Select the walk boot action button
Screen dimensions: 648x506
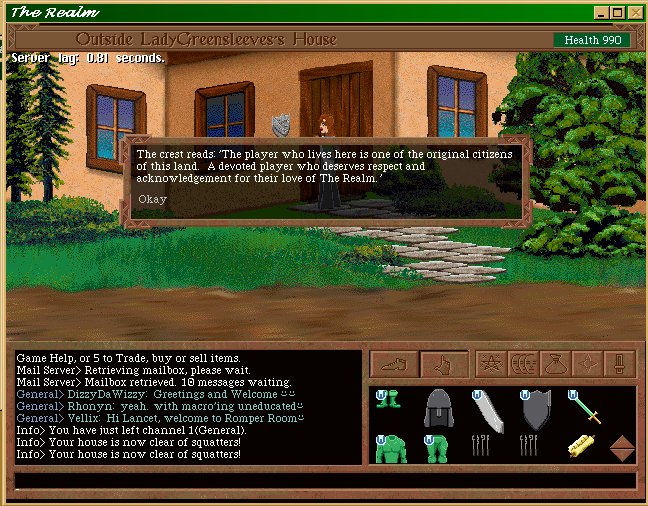(394, 365)
